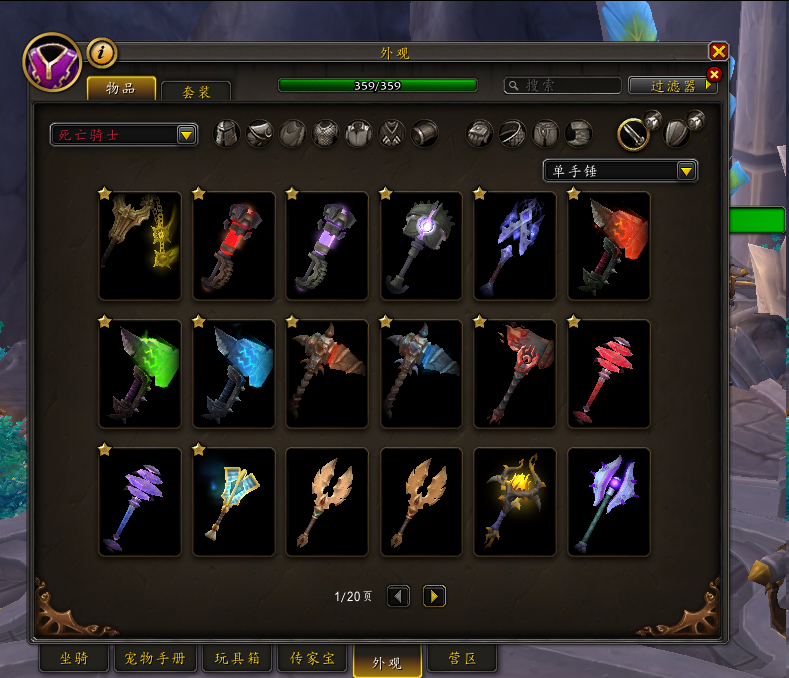Viewport: 789px width, 678px height.
Task: Open the info help button
Action: coord(102,52)
